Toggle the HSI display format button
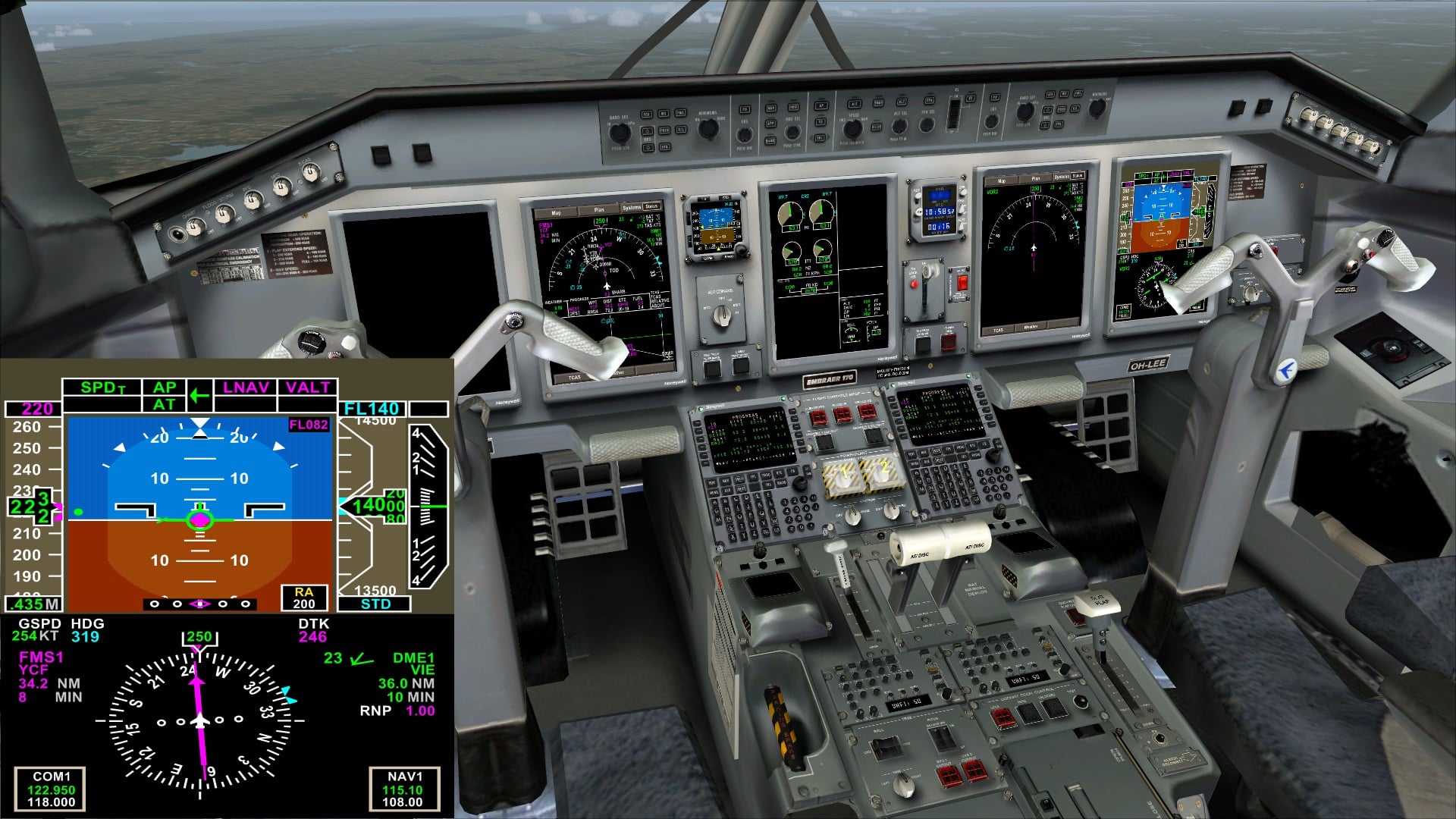This screenshot has width=1456, height=819. coord(646,114)
